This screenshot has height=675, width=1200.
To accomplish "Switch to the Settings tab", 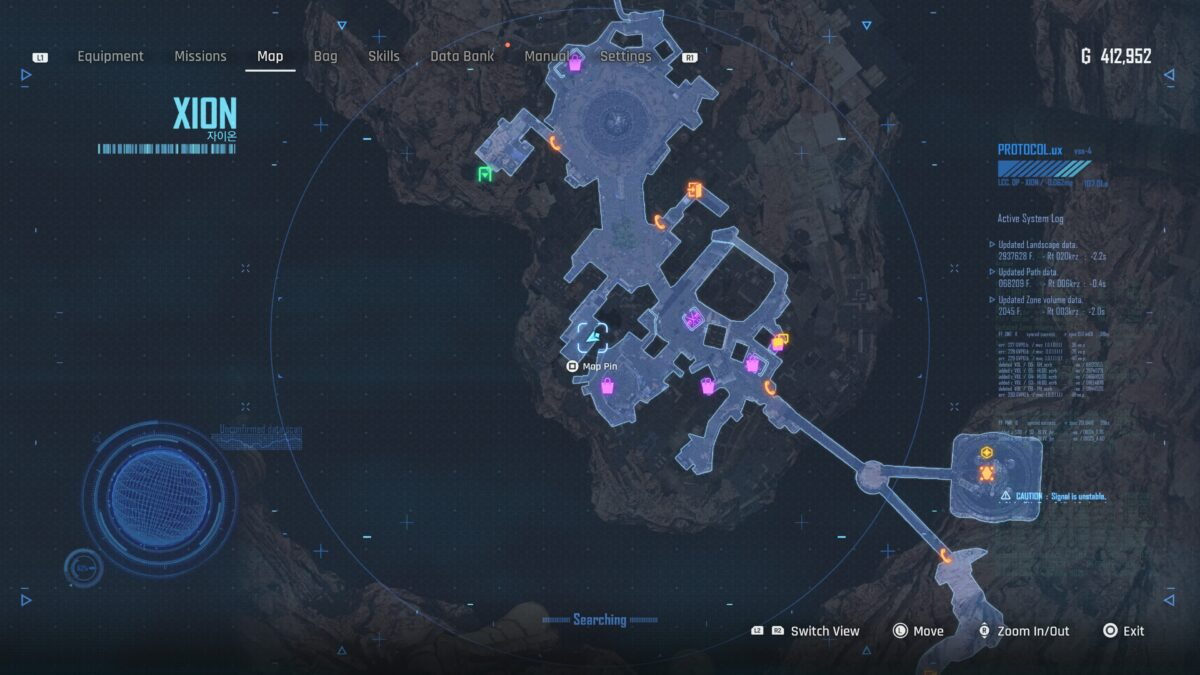I will click(625, 57).
